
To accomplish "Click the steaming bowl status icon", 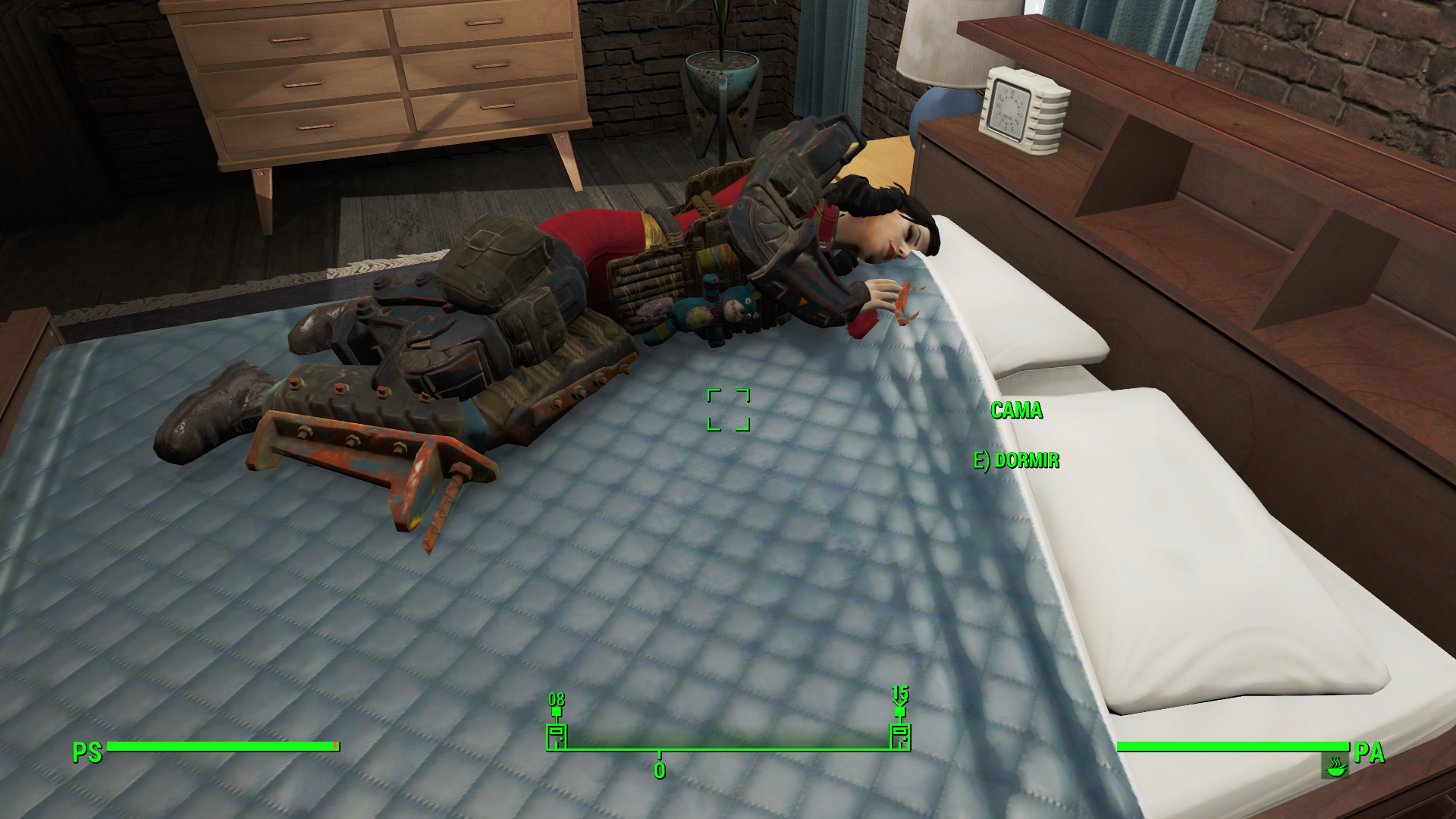I will point(1335,765).
